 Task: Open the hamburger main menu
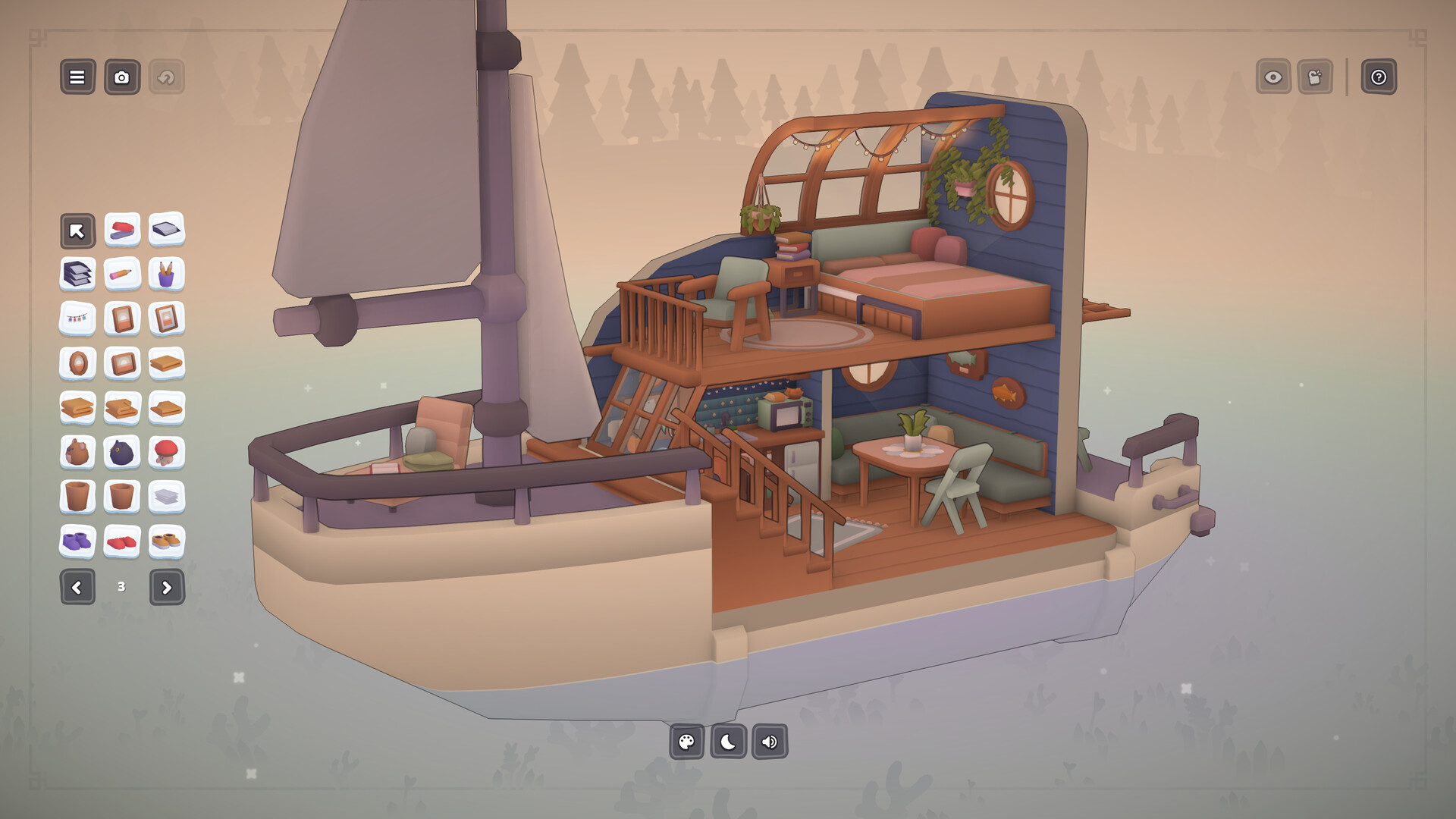(77, 77)
